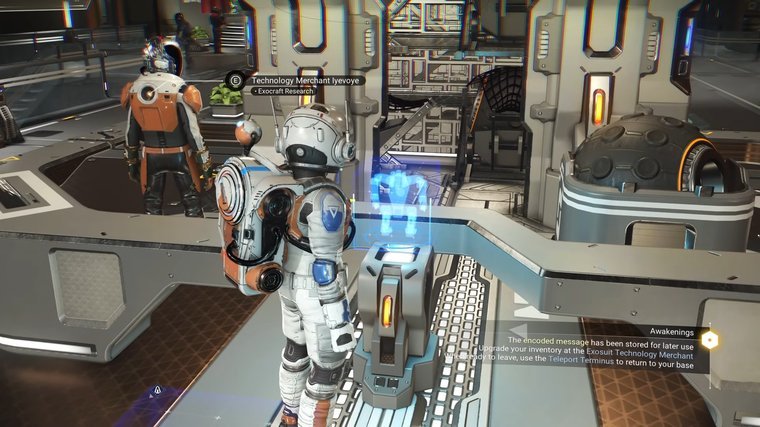
Task: Select the small triangular waypoint marker icon
Action: coord(157,391)
